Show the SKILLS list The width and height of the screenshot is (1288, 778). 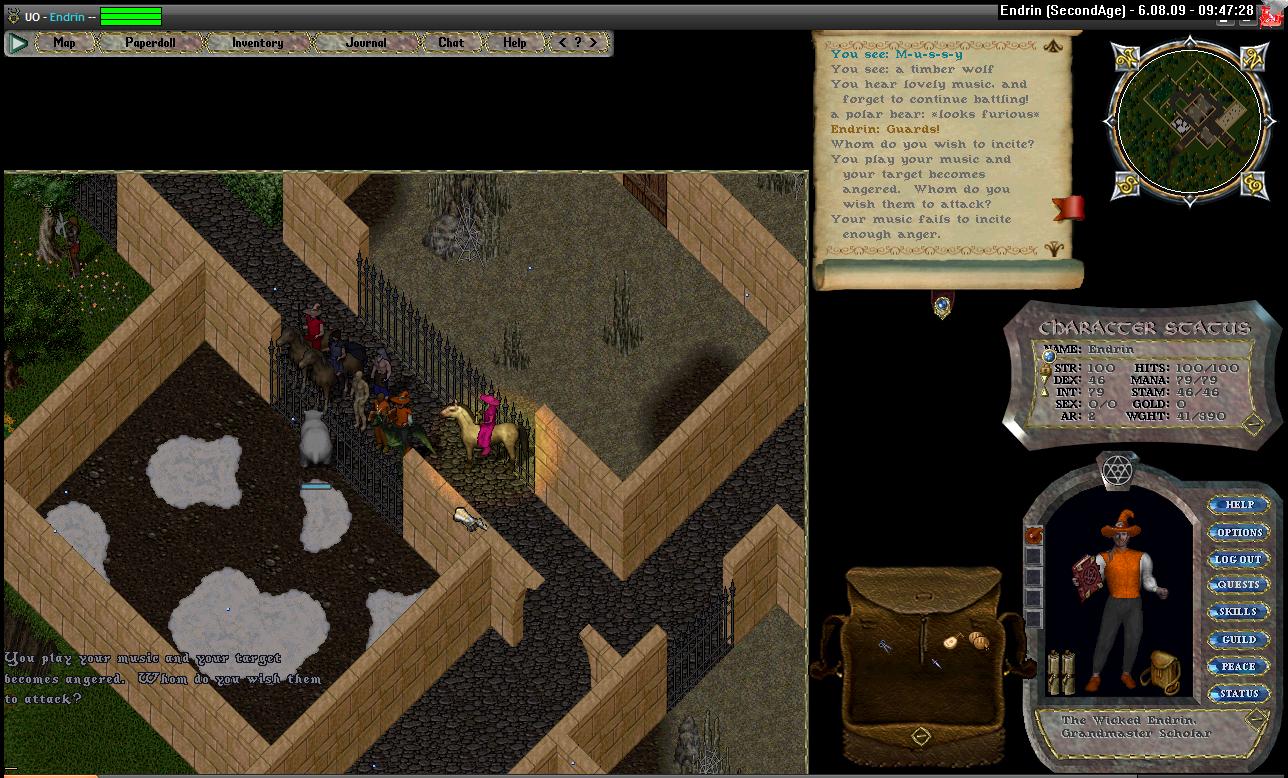point(1238,612)
